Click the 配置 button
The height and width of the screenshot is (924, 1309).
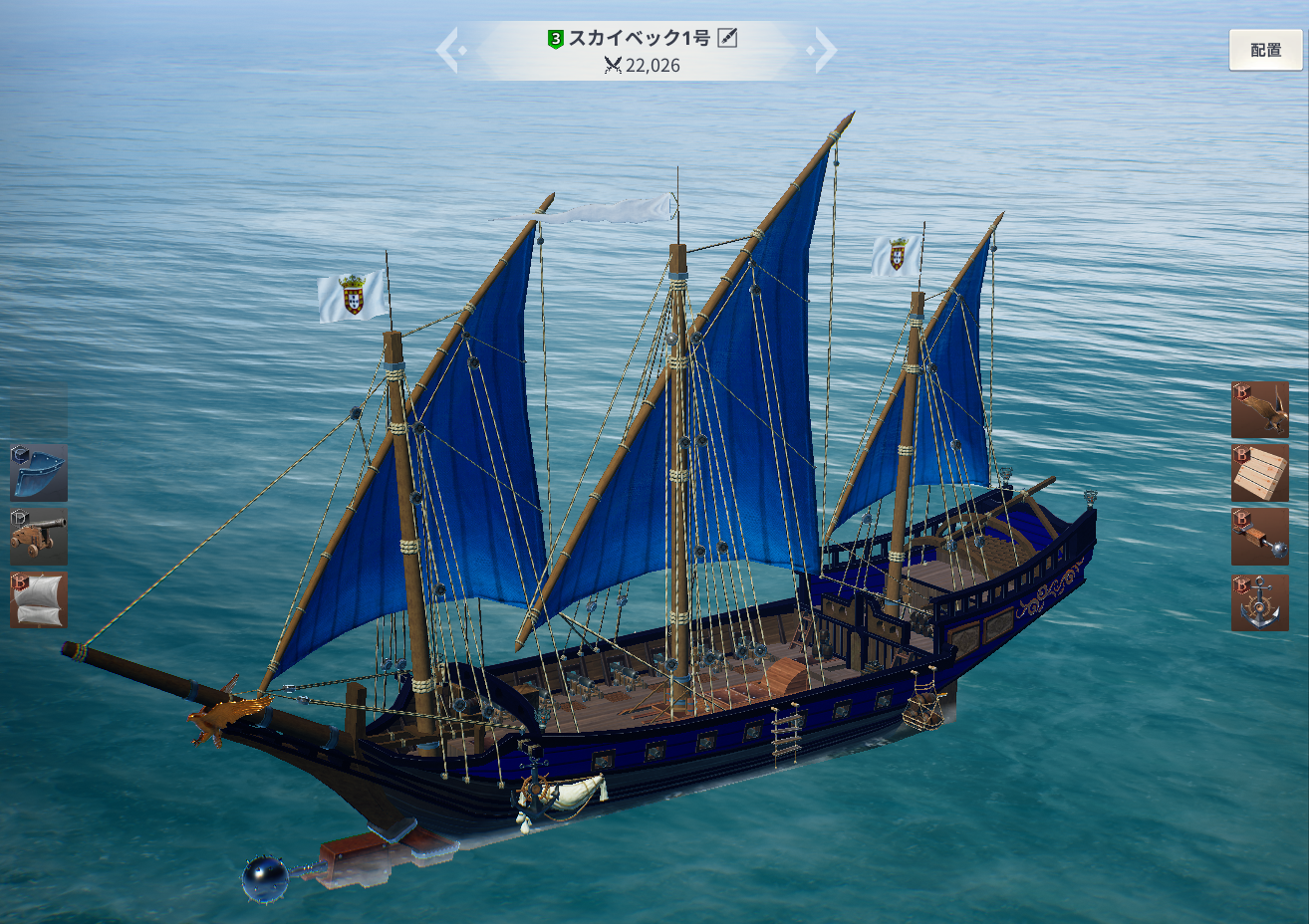[x=1265, y=50]
